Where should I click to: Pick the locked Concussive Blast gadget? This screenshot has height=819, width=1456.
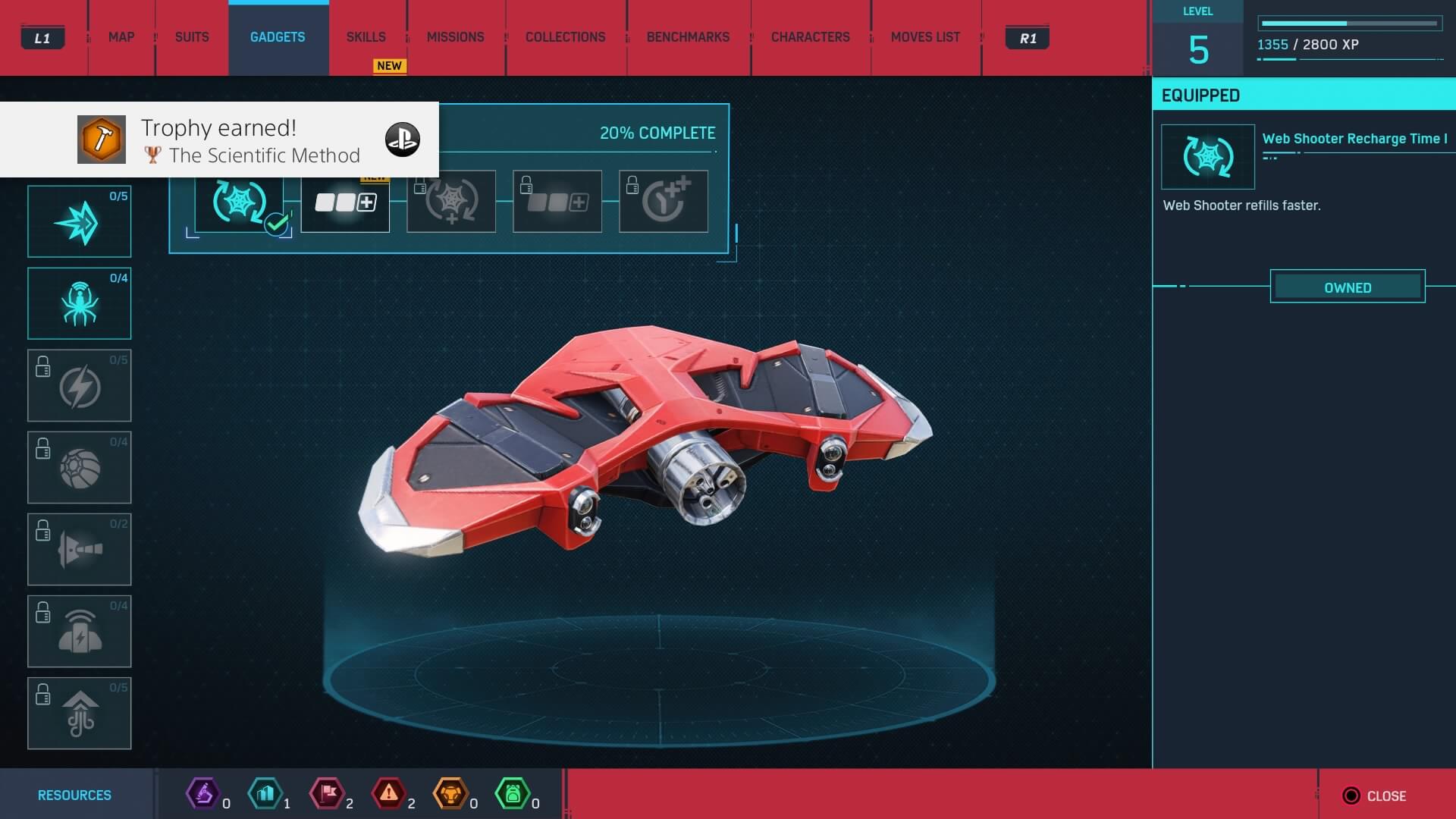point(80,549)
